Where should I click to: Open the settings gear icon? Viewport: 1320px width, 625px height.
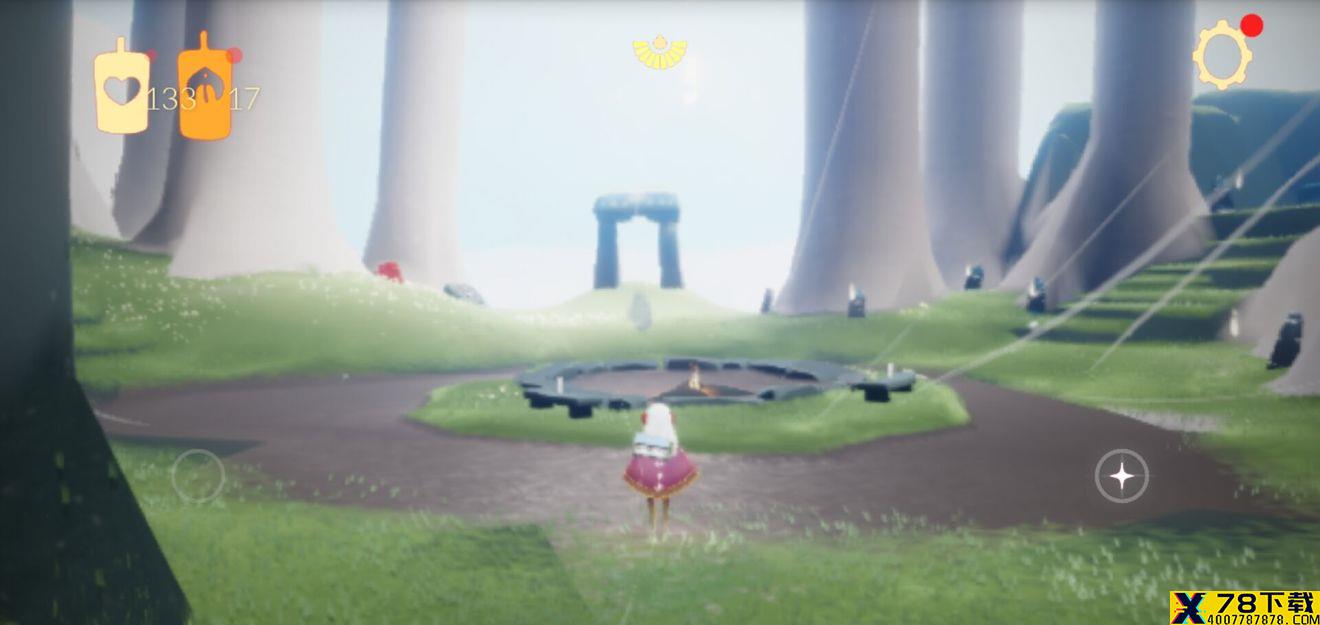pyautogui.click(x=1222, y=56)
